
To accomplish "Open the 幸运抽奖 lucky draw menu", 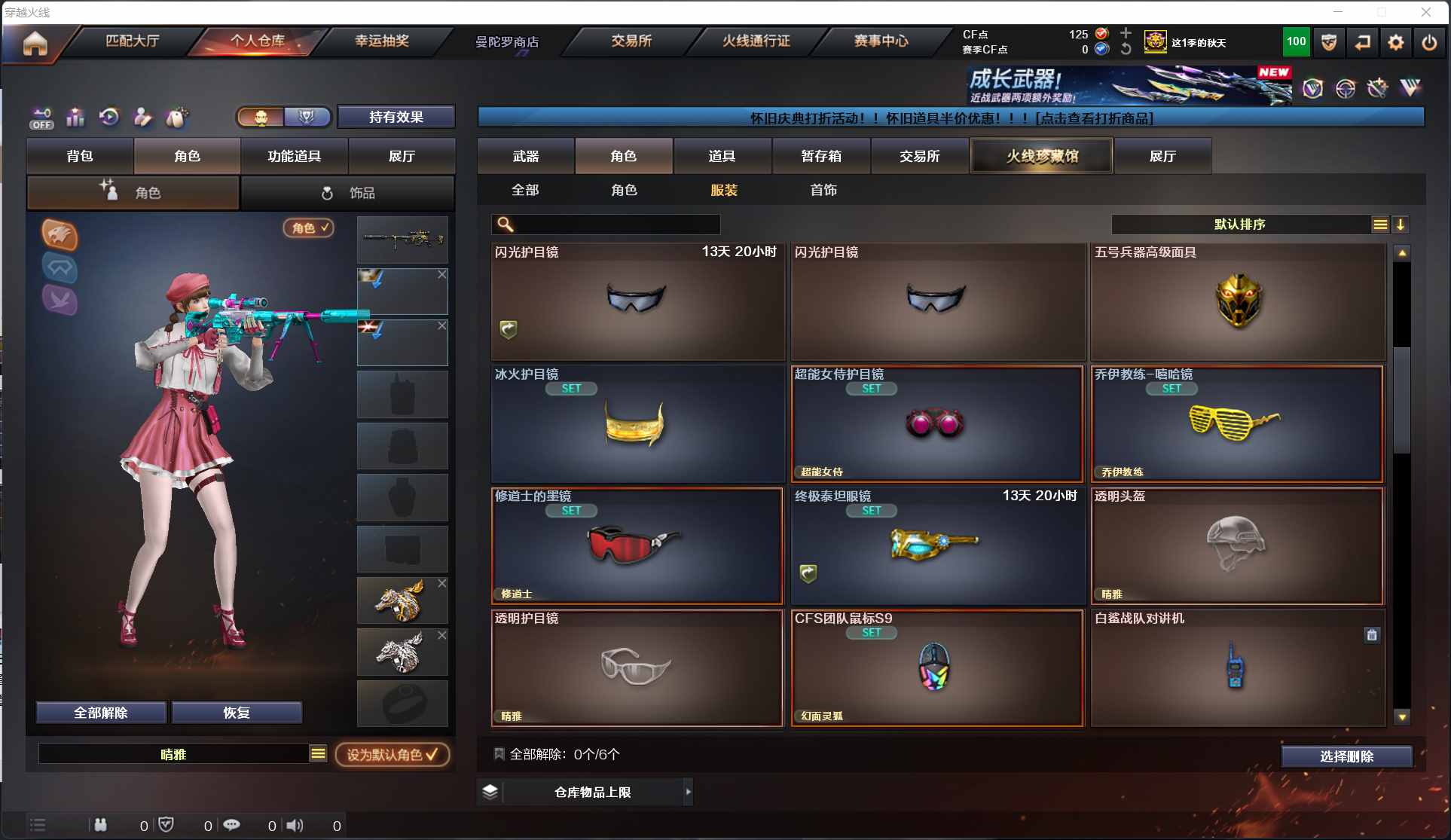I will (382, 41).
